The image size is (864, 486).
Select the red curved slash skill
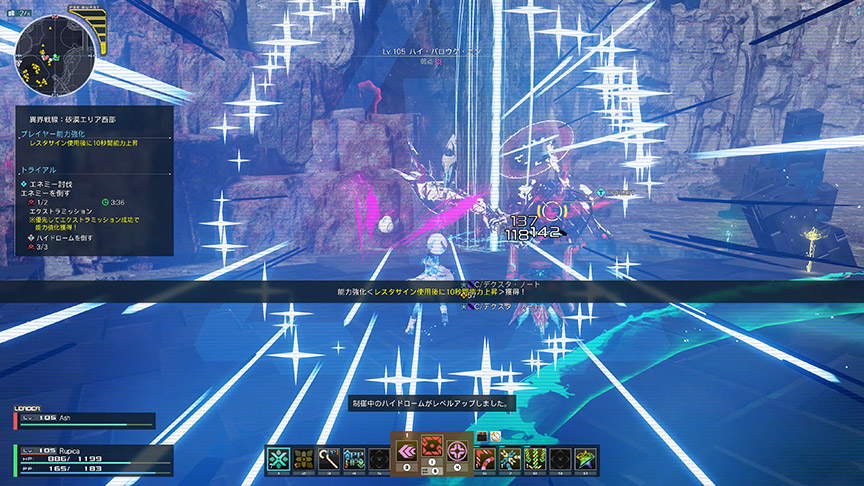tap(485, 458)
